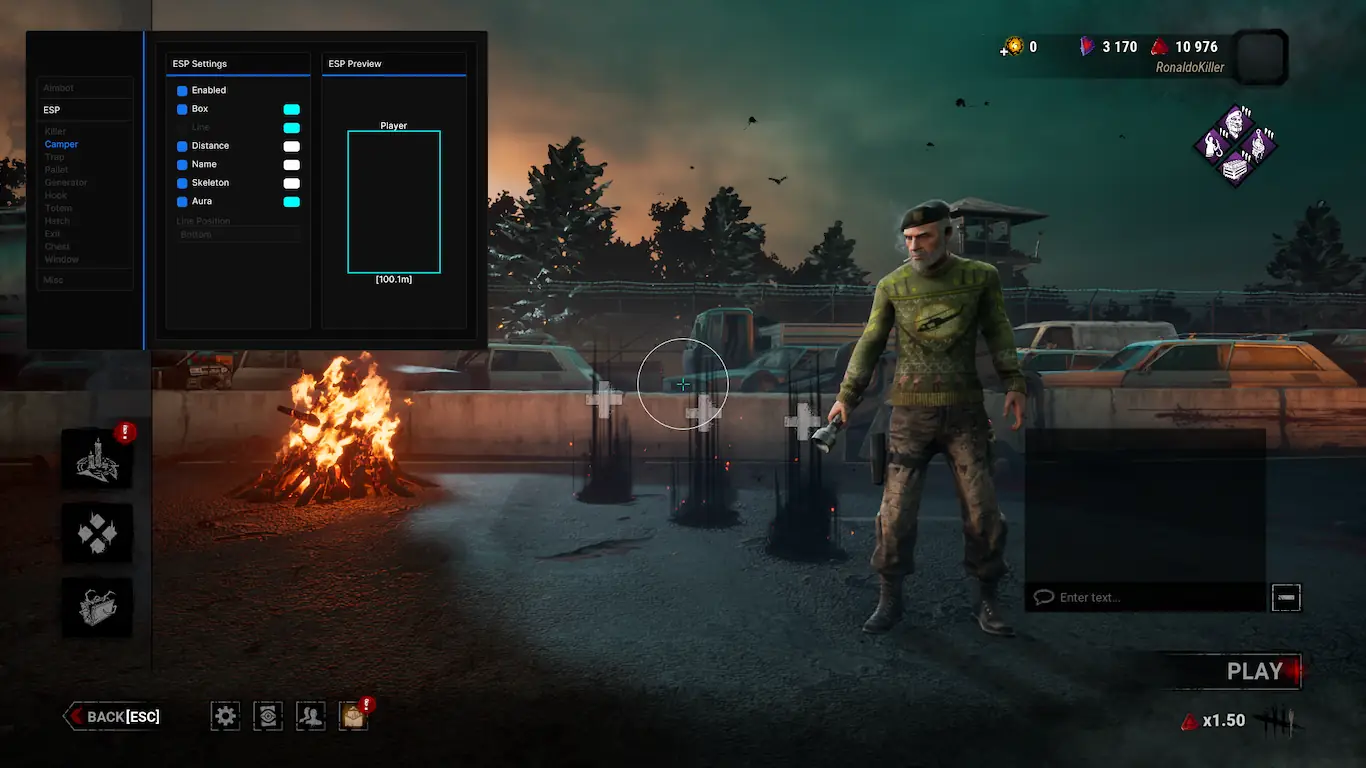Open the gear settings icon

coord(226,715)
